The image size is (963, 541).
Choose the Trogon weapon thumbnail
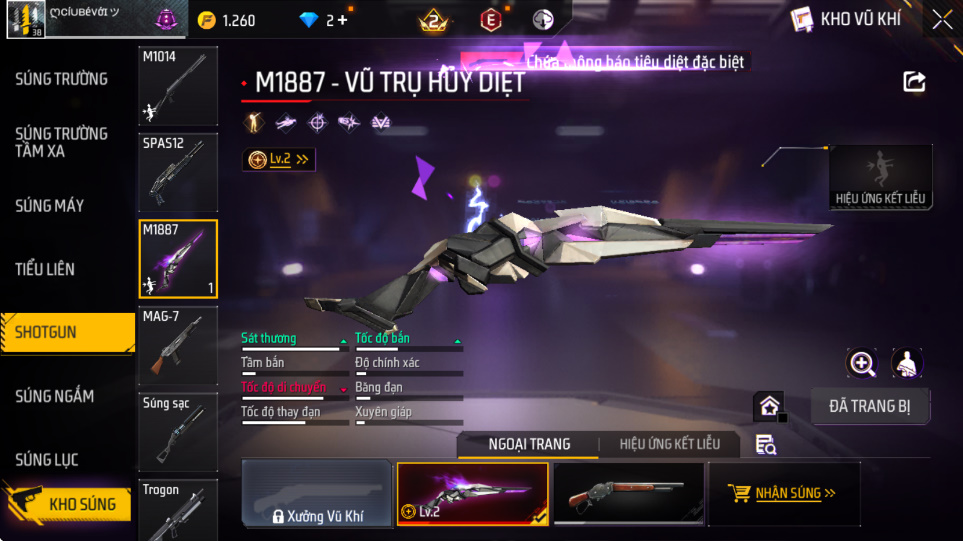click(x=177, y=509)
